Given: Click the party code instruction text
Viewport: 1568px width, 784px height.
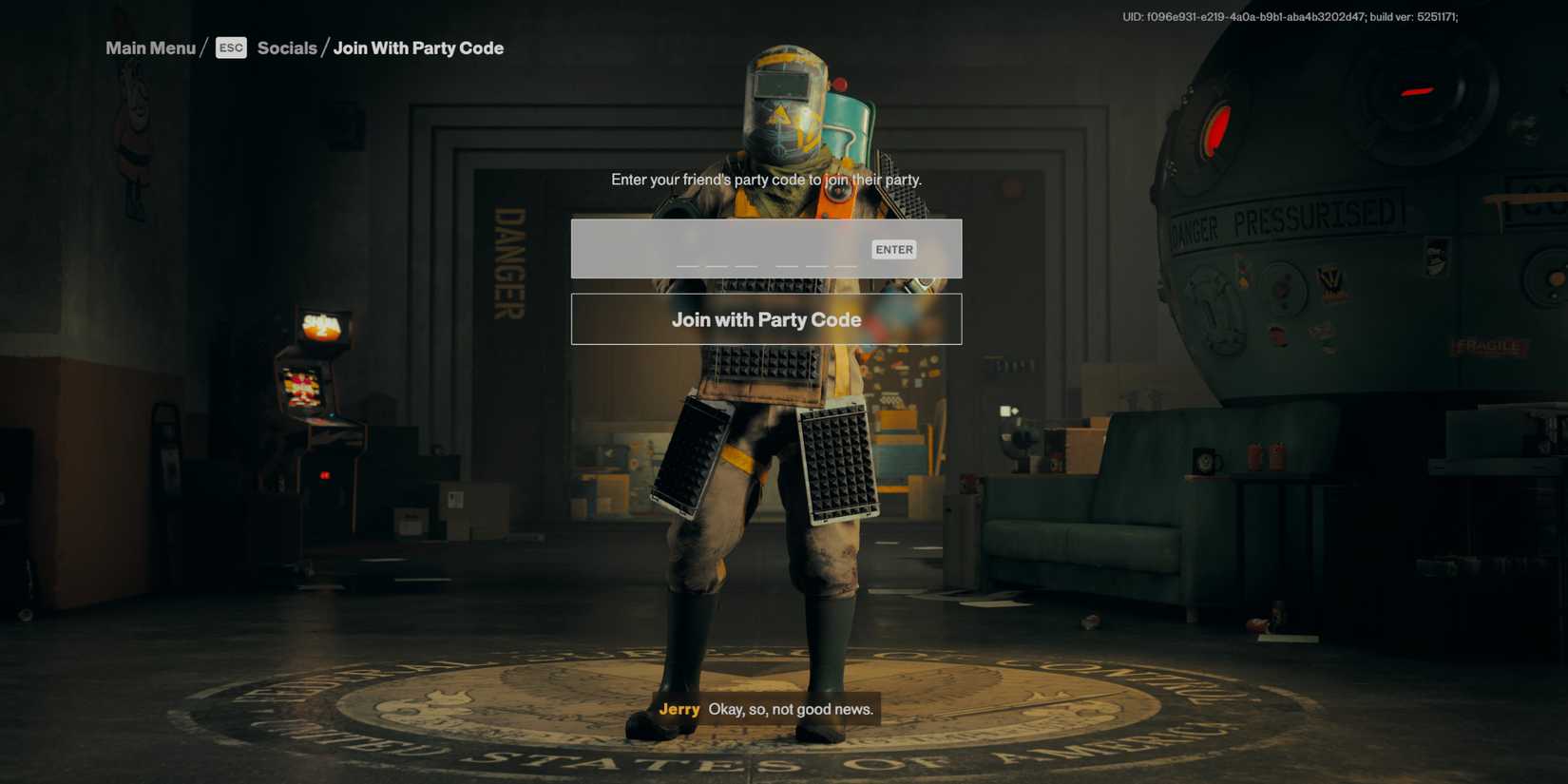Looking at the screenshot, I should tap(766, 179).
